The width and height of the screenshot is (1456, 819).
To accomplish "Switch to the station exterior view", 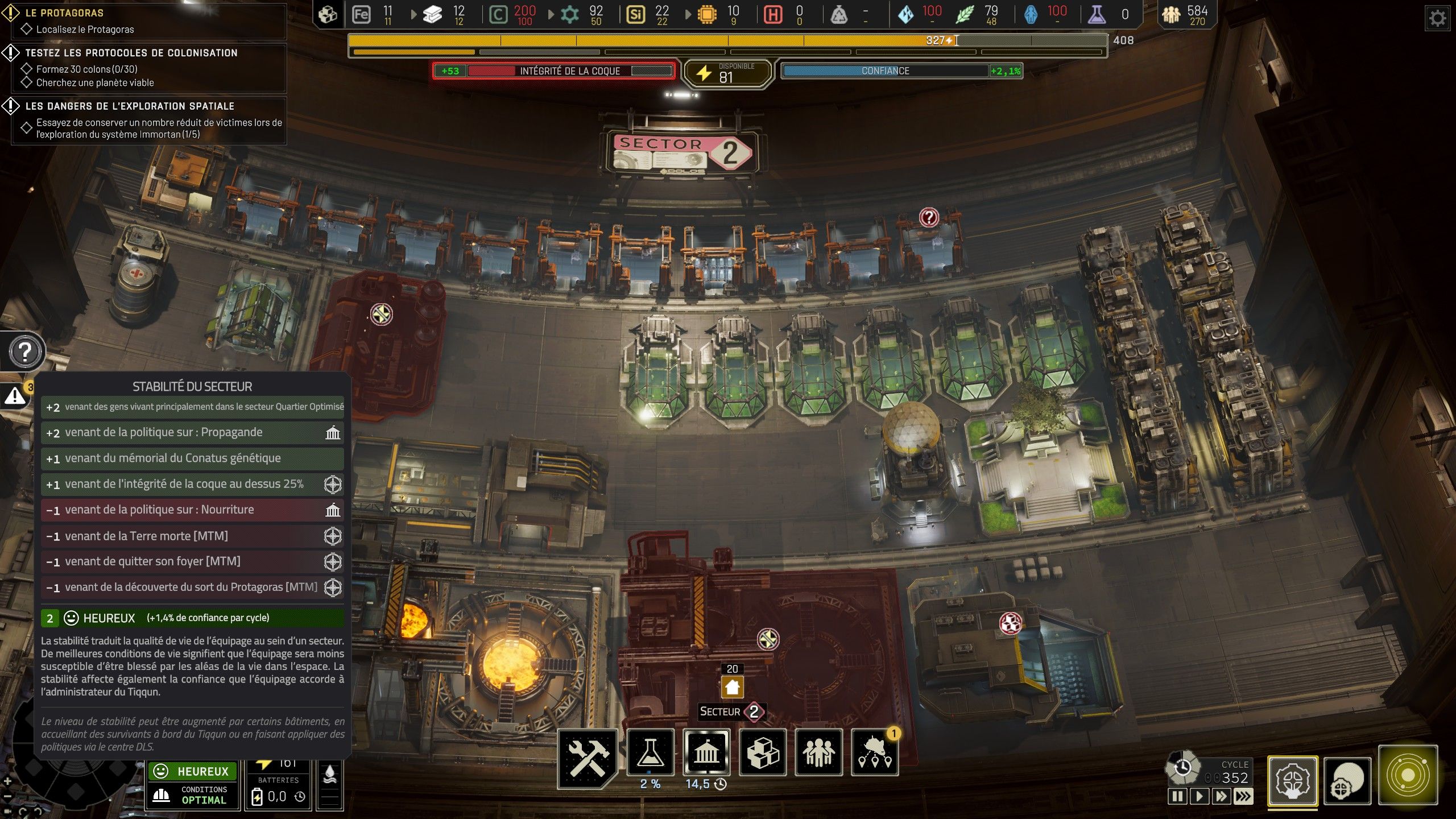I will pyautogui.click(x=1347, y=780).
